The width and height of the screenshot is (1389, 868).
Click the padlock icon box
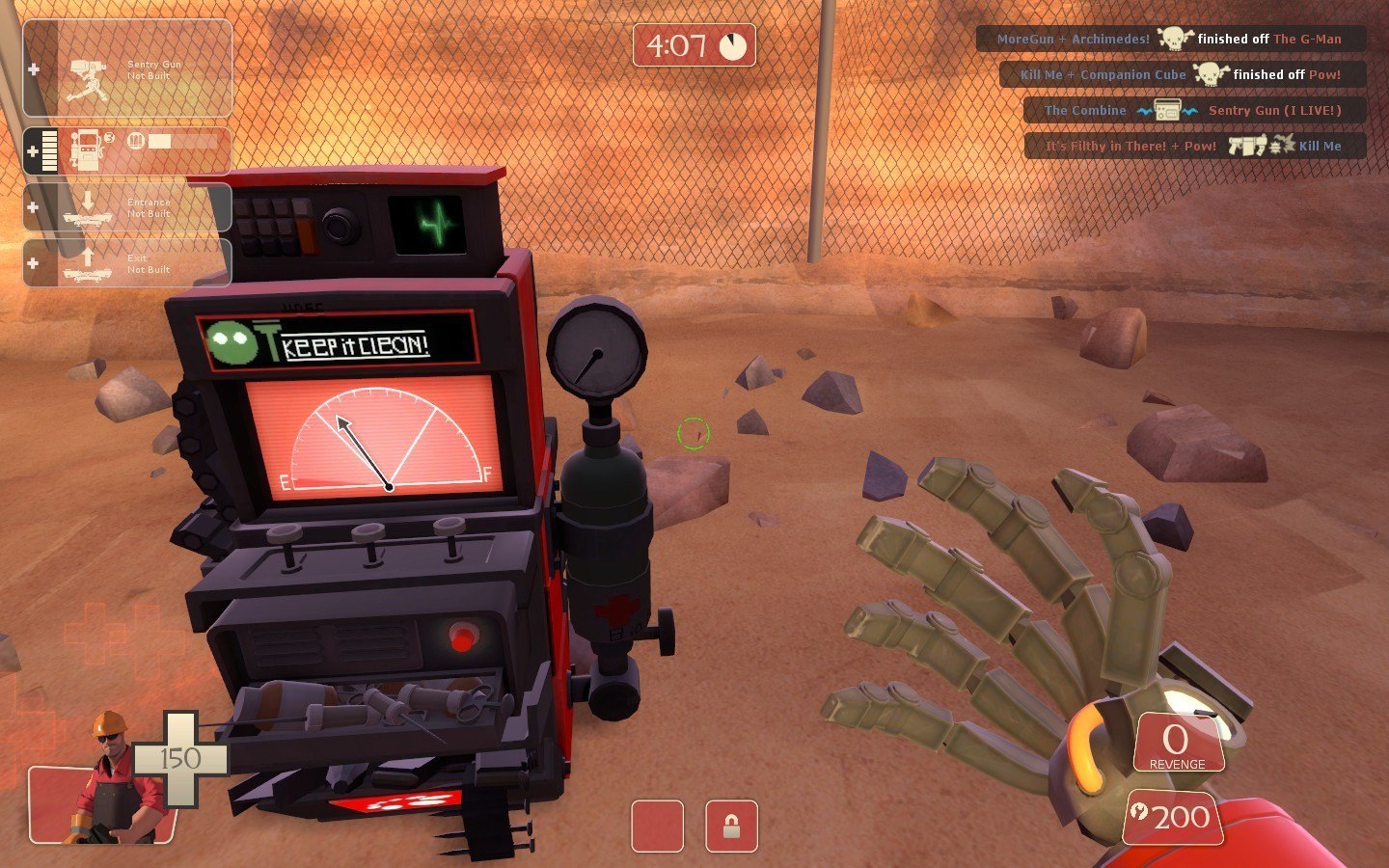(731, 827)
